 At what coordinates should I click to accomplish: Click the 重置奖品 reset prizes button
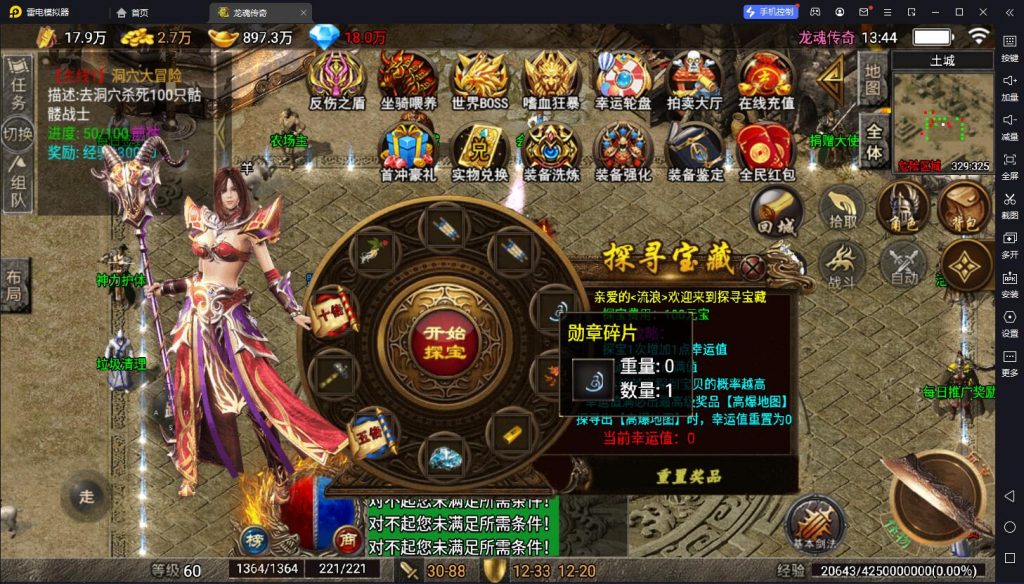click(x=688, y=477)
